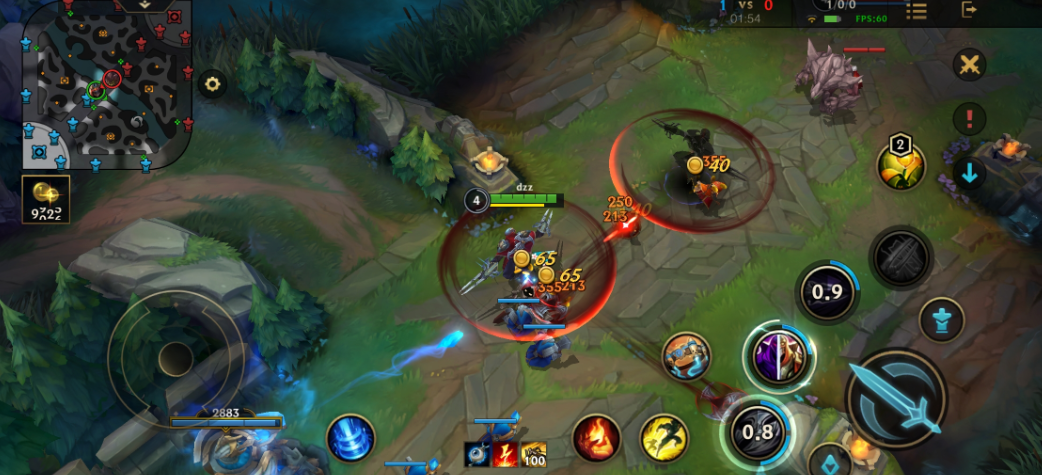Target towers with the blue turret button
Image resolution: width=1042 pixels, height=475 pixels.
click(941, 320)
